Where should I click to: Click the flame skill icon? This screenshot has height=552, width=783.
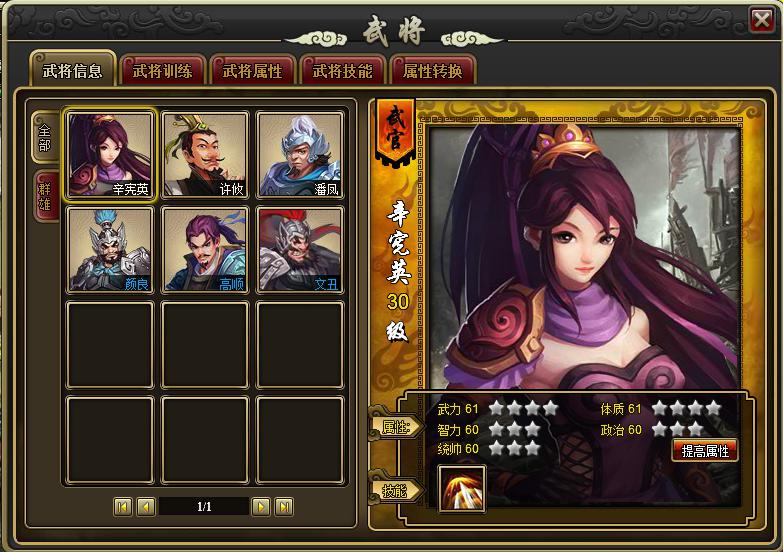tap(462, 489)
